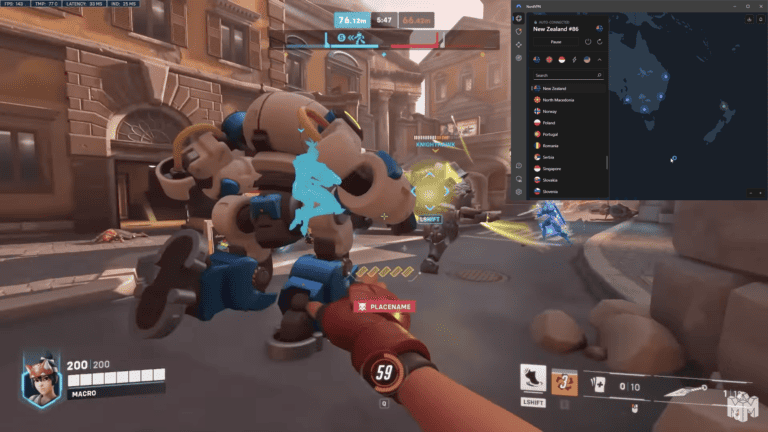The image size is (768, 432).
Task: Click the VPN country search field
Action: [568, 75]
